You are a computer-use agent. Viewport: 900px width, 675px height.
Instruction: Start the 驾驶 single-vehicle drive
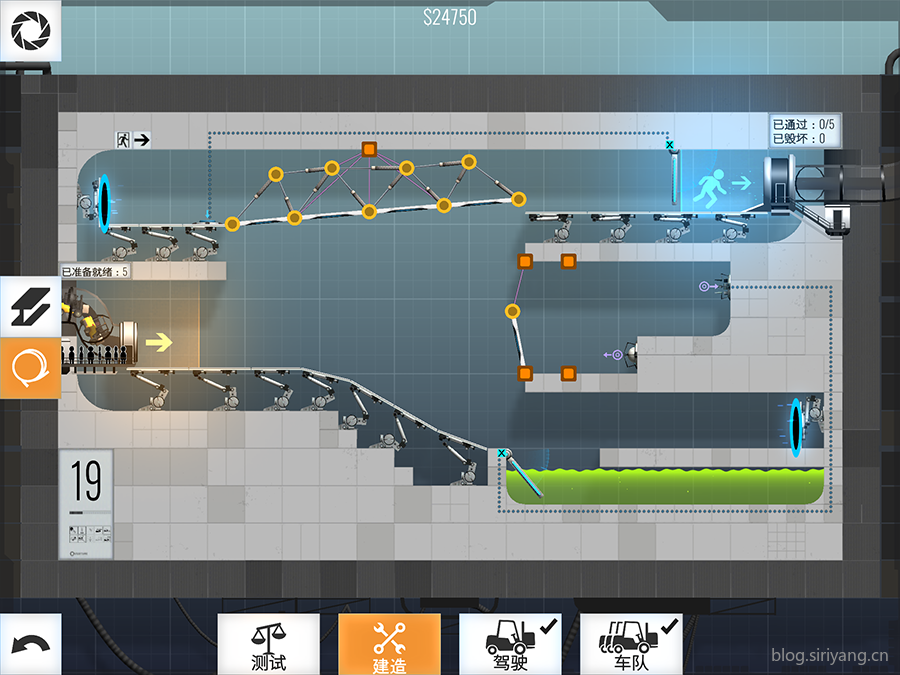(510, 645)
